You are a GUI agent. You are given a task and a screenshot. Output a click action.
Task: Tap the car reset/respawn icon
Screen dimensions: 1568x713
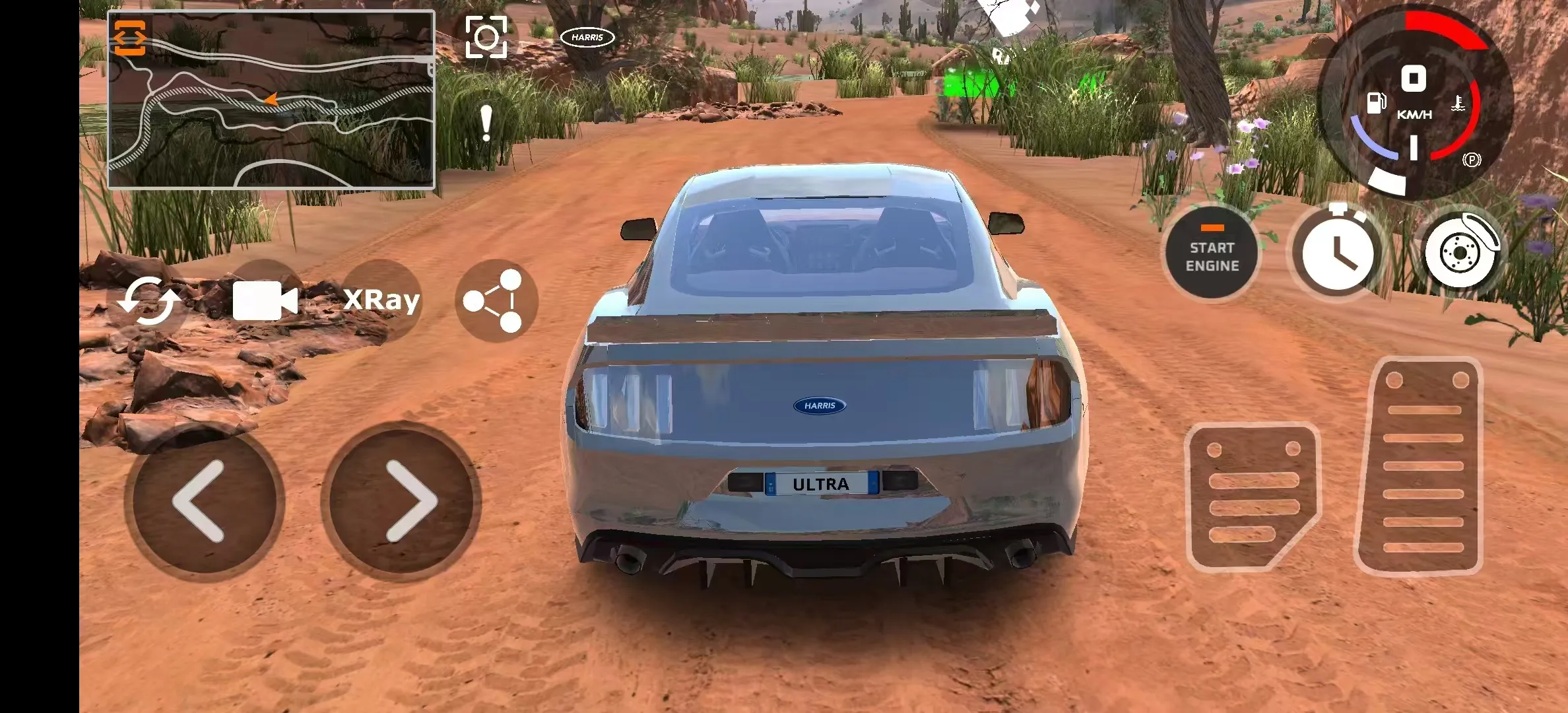(150, 301)
